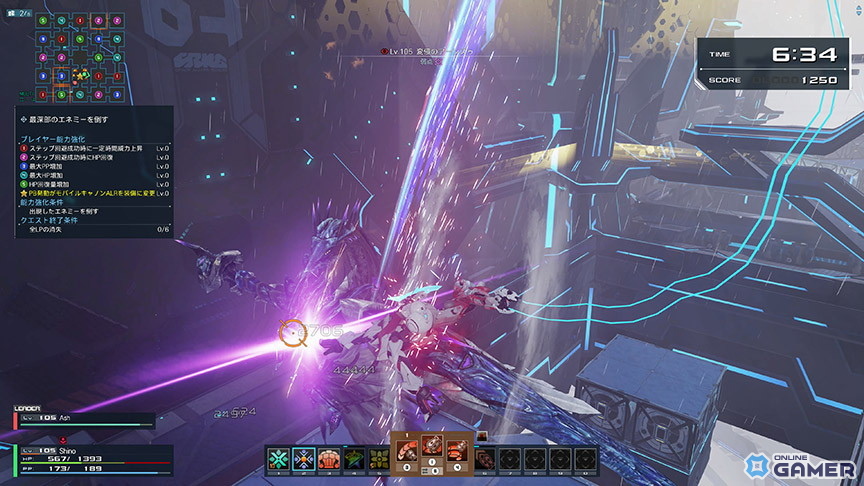Click the Online Gamer watermark logo

click(x=800, y=465)
